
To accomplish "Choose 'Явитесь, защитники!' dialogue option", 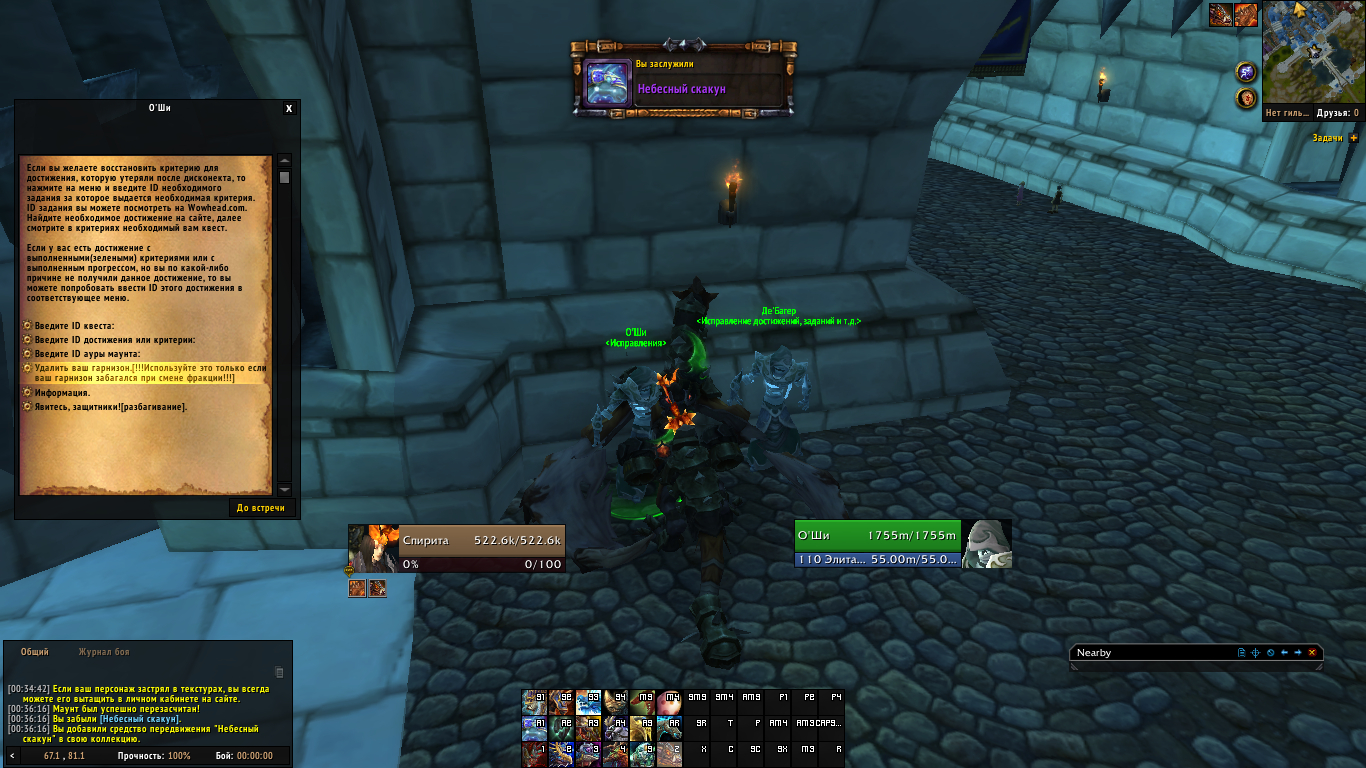I will pos(110,407).
